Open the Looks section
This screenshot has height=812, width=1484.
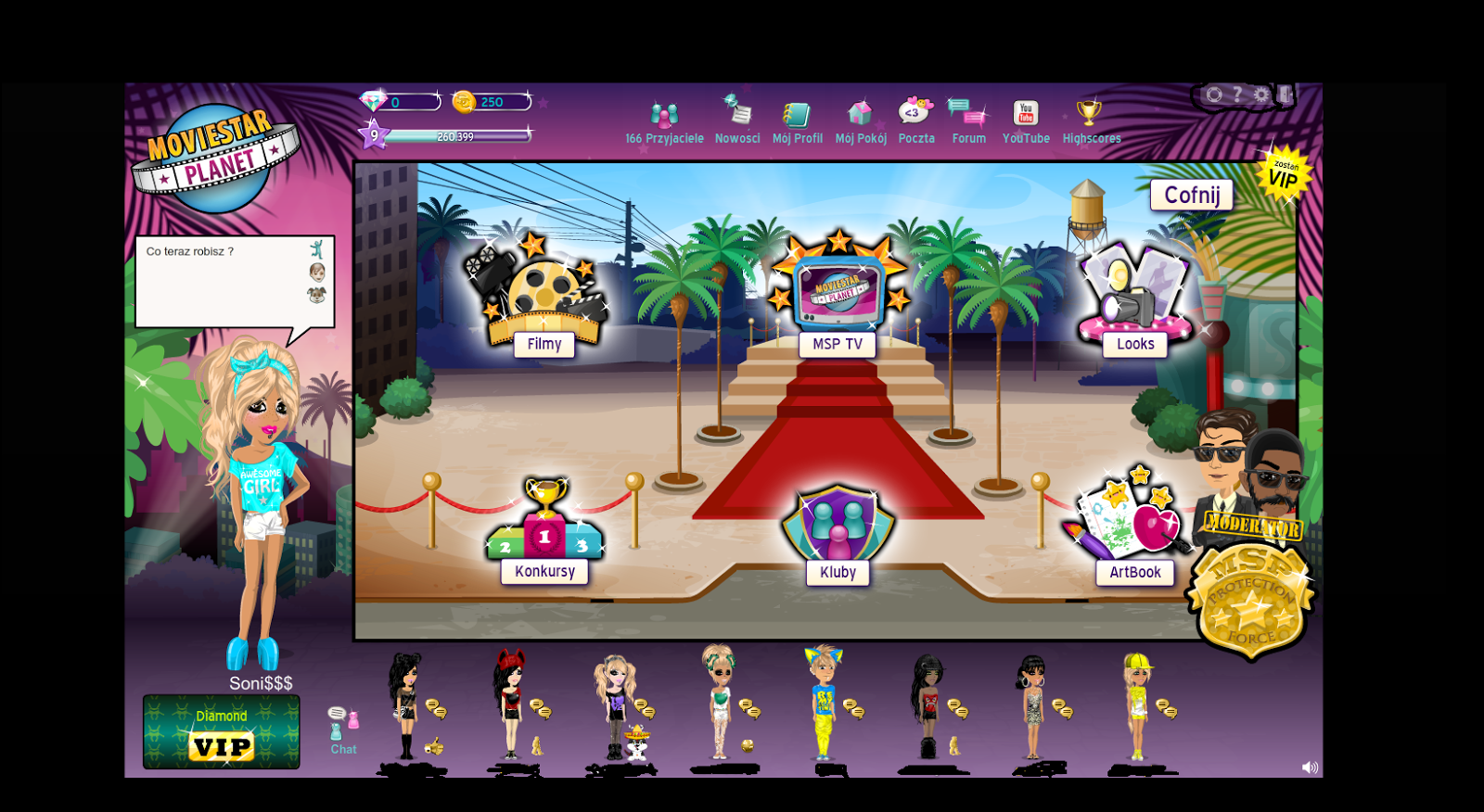1134,301
